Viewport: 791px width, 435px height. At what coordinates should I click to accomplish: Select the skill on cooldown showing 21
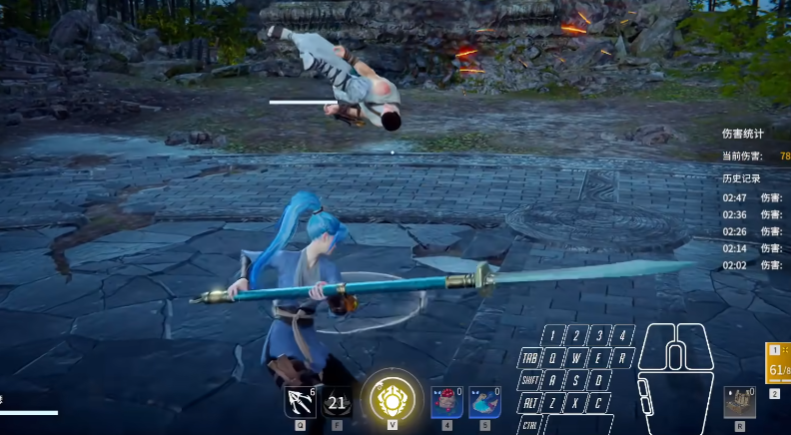click(x=337, y=402)
